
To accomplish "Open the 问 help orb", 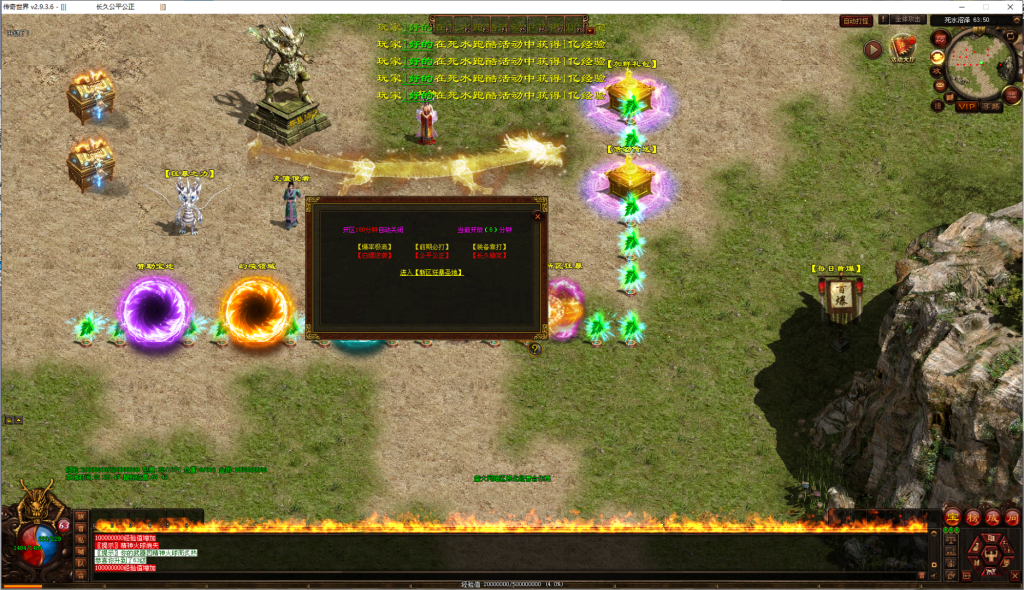I will [1011, 517].
